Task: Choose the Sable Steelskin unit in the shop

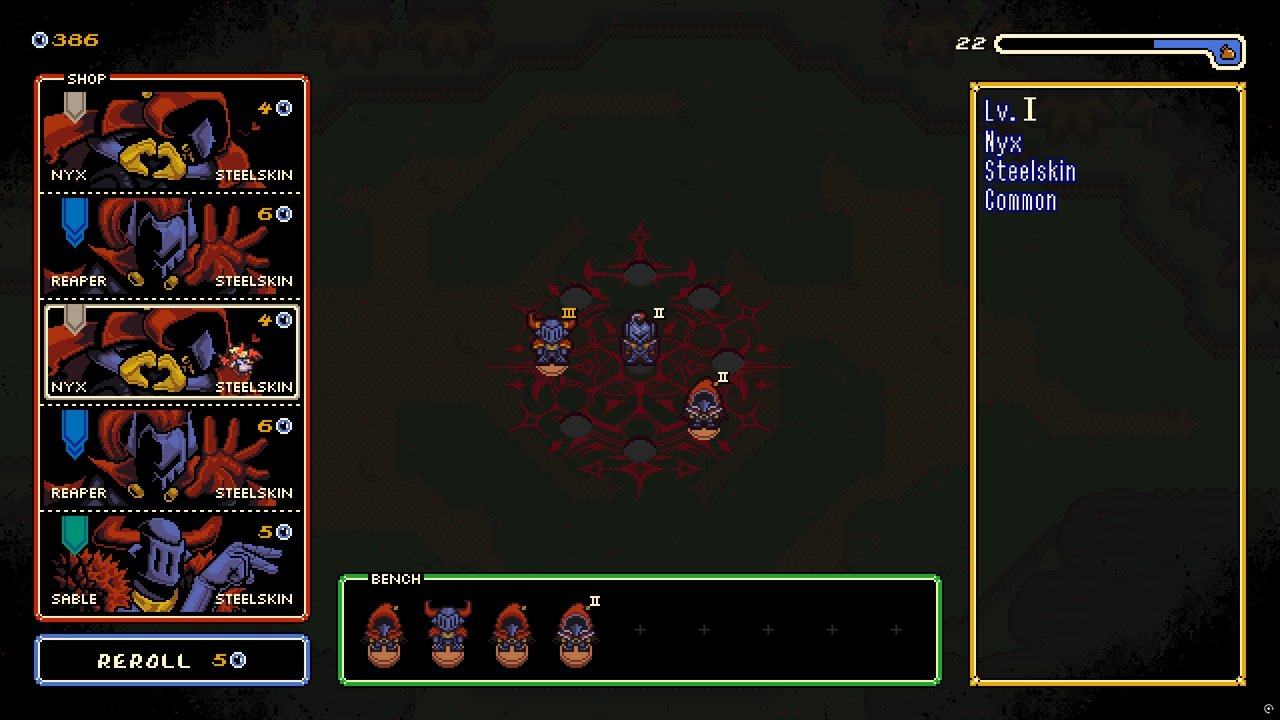Action: 170,560
